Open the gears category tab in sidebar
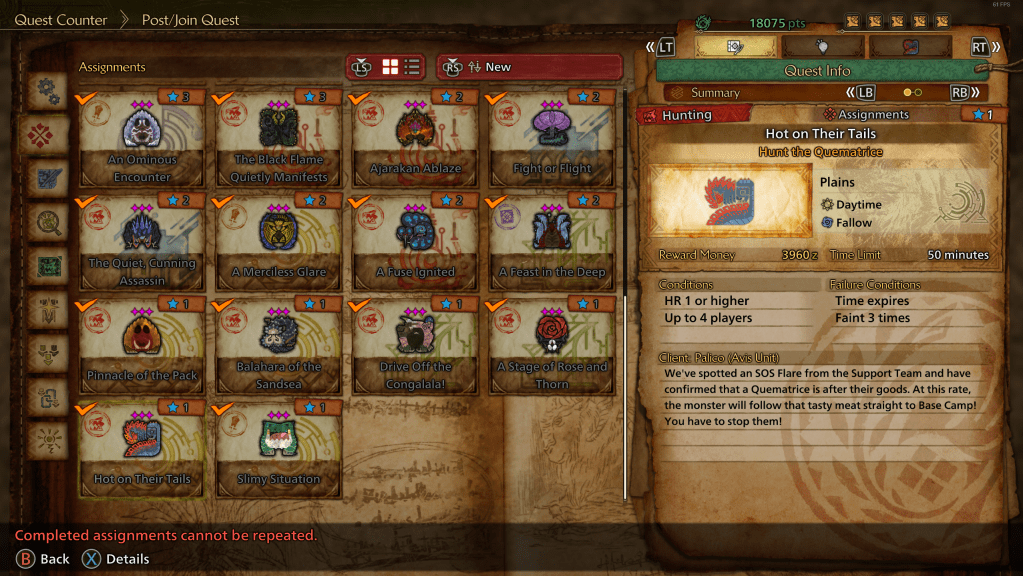 click(48, 92)
